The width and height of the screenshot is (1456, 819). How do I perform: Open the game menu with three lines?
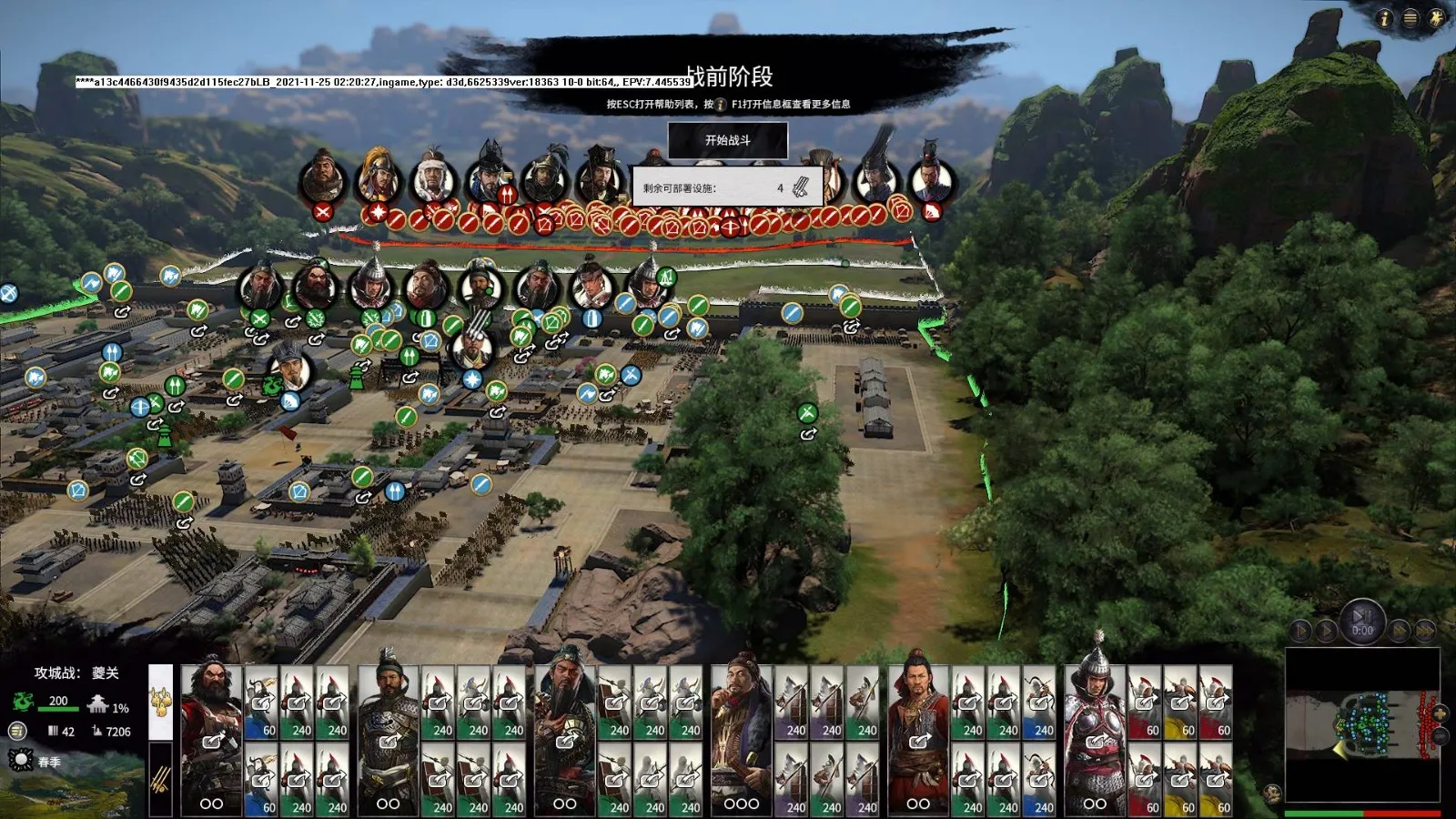[x=1410, y=18]
